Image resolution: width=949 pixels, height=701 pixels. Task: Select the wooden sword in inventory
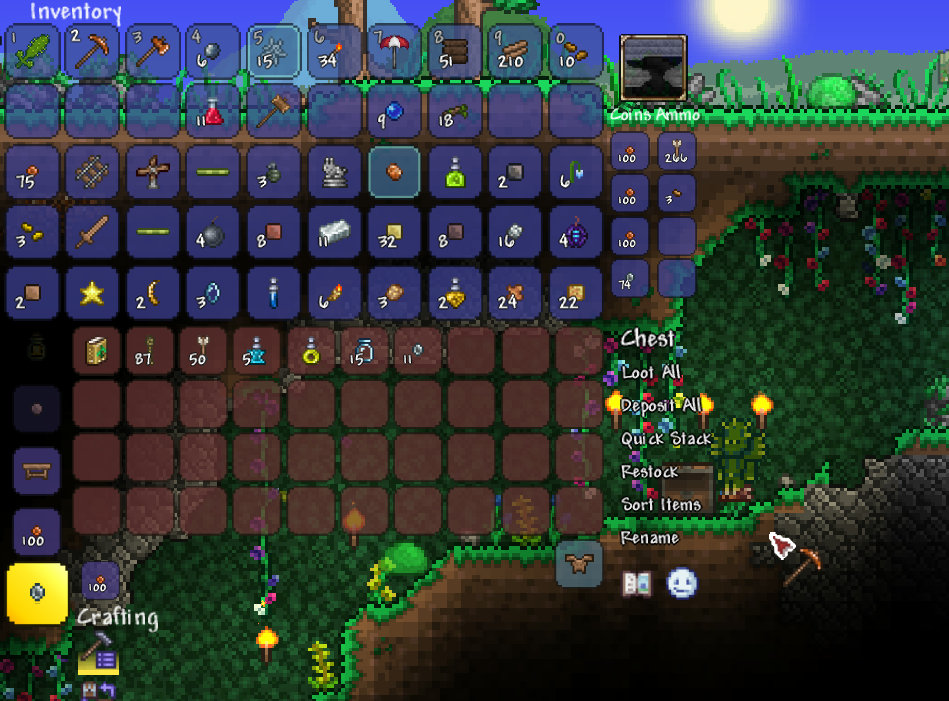point(94,233)
